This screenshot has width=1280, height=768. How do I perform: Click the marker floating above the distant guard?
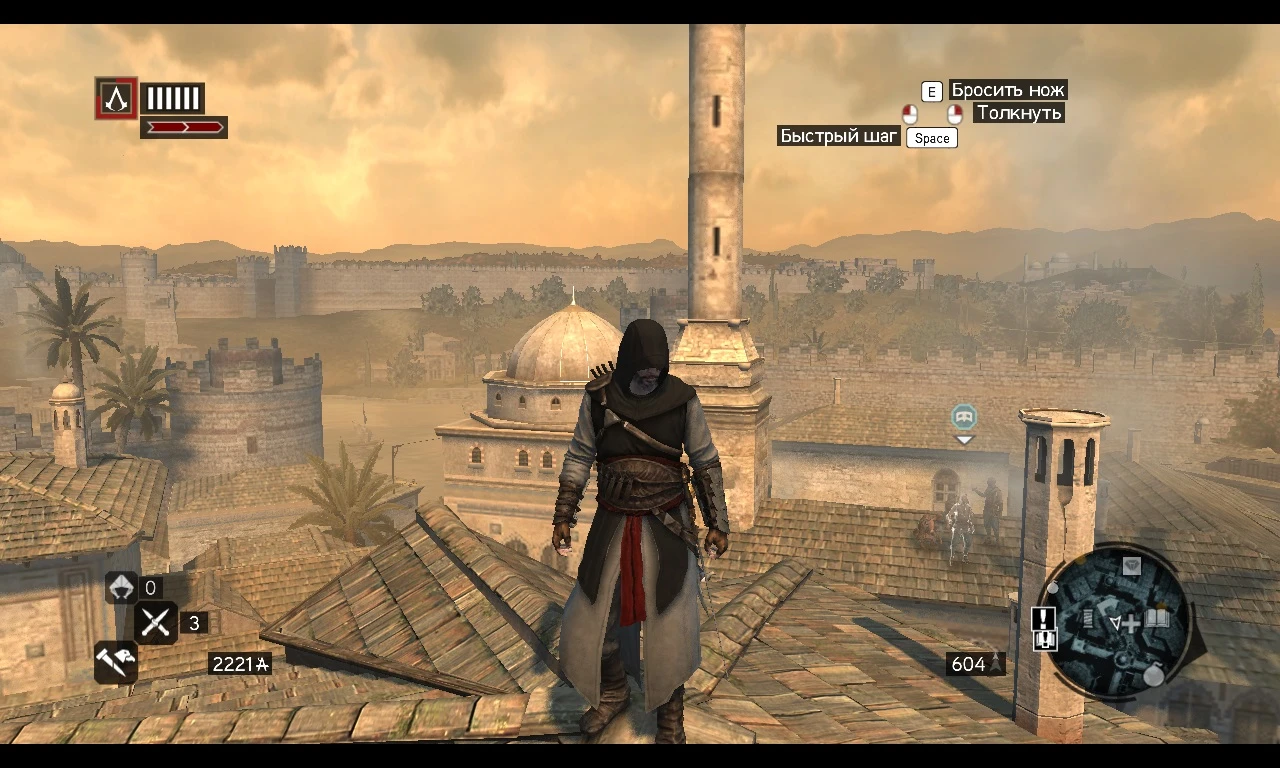coord(963,419)
